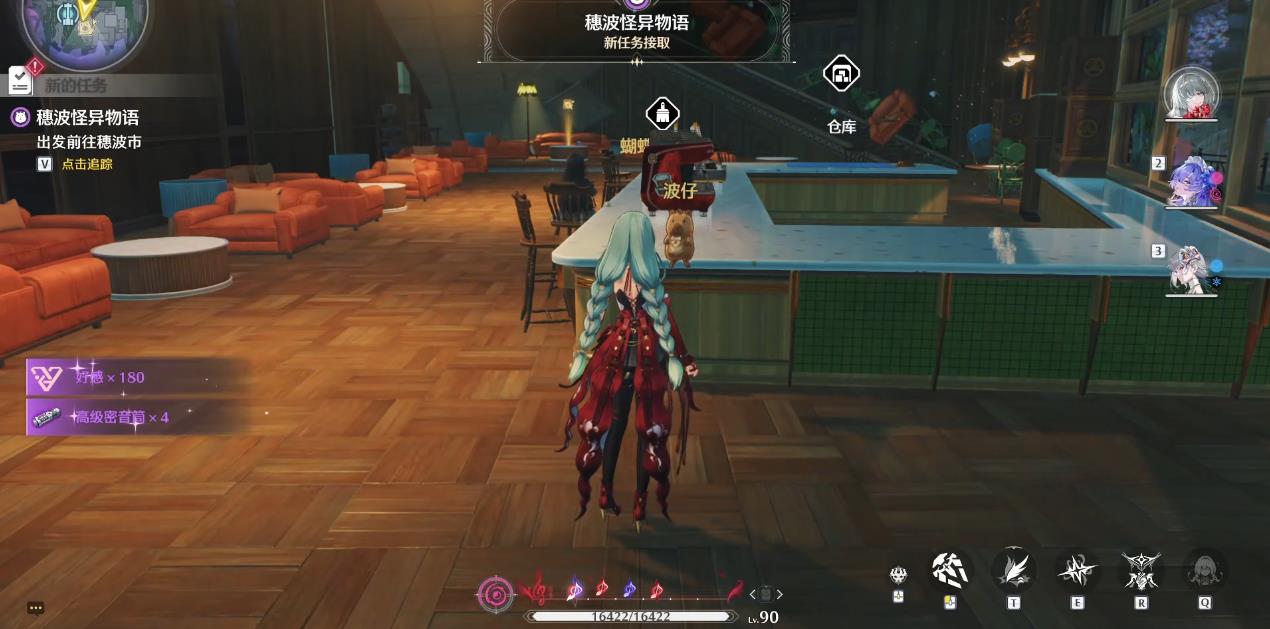Use the resonance skill marked E
This screenshot has height=629, width=1270.
pos(1077,570)
